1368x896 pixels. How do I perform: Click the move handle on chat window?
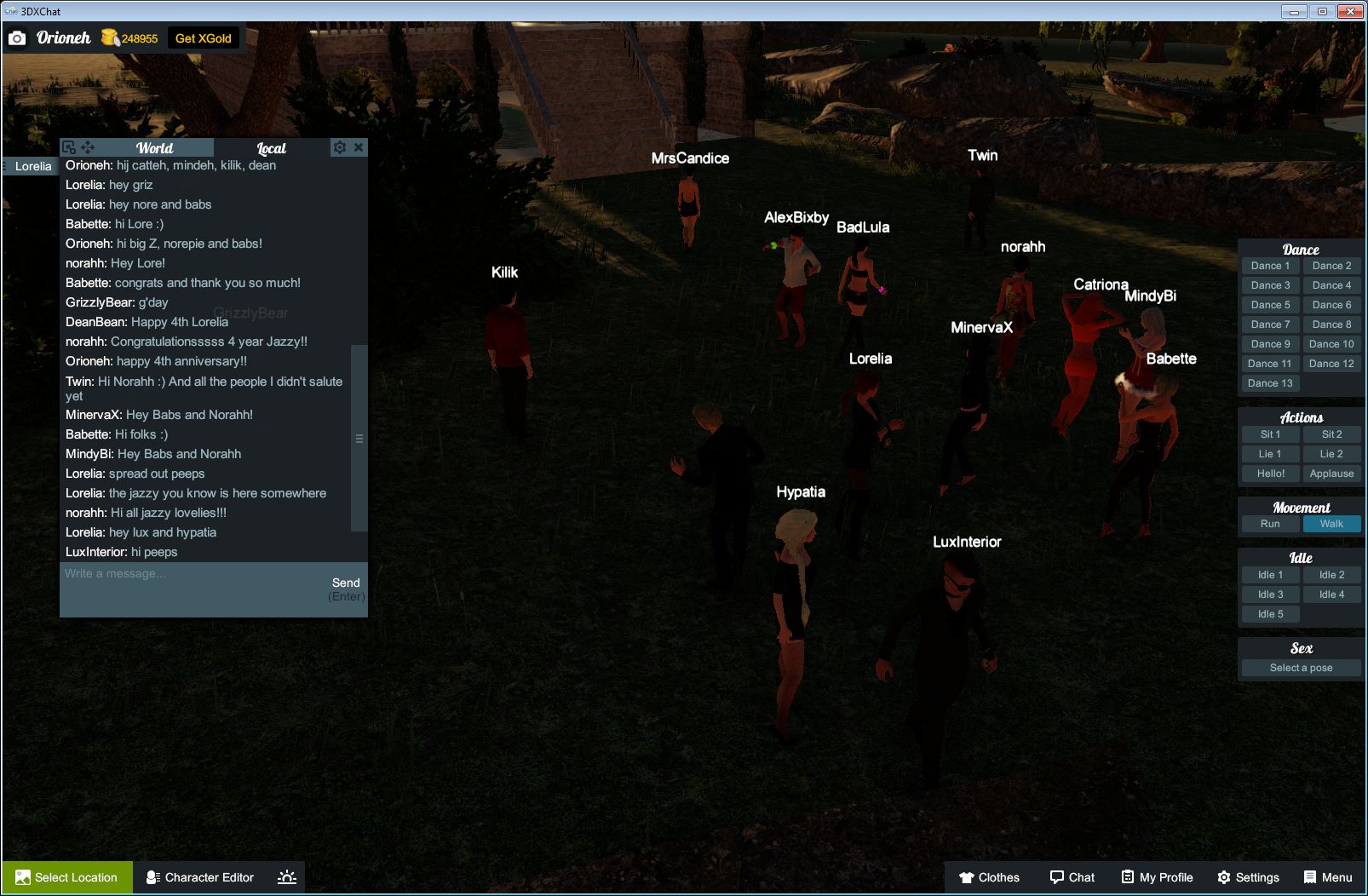point(89,146)
